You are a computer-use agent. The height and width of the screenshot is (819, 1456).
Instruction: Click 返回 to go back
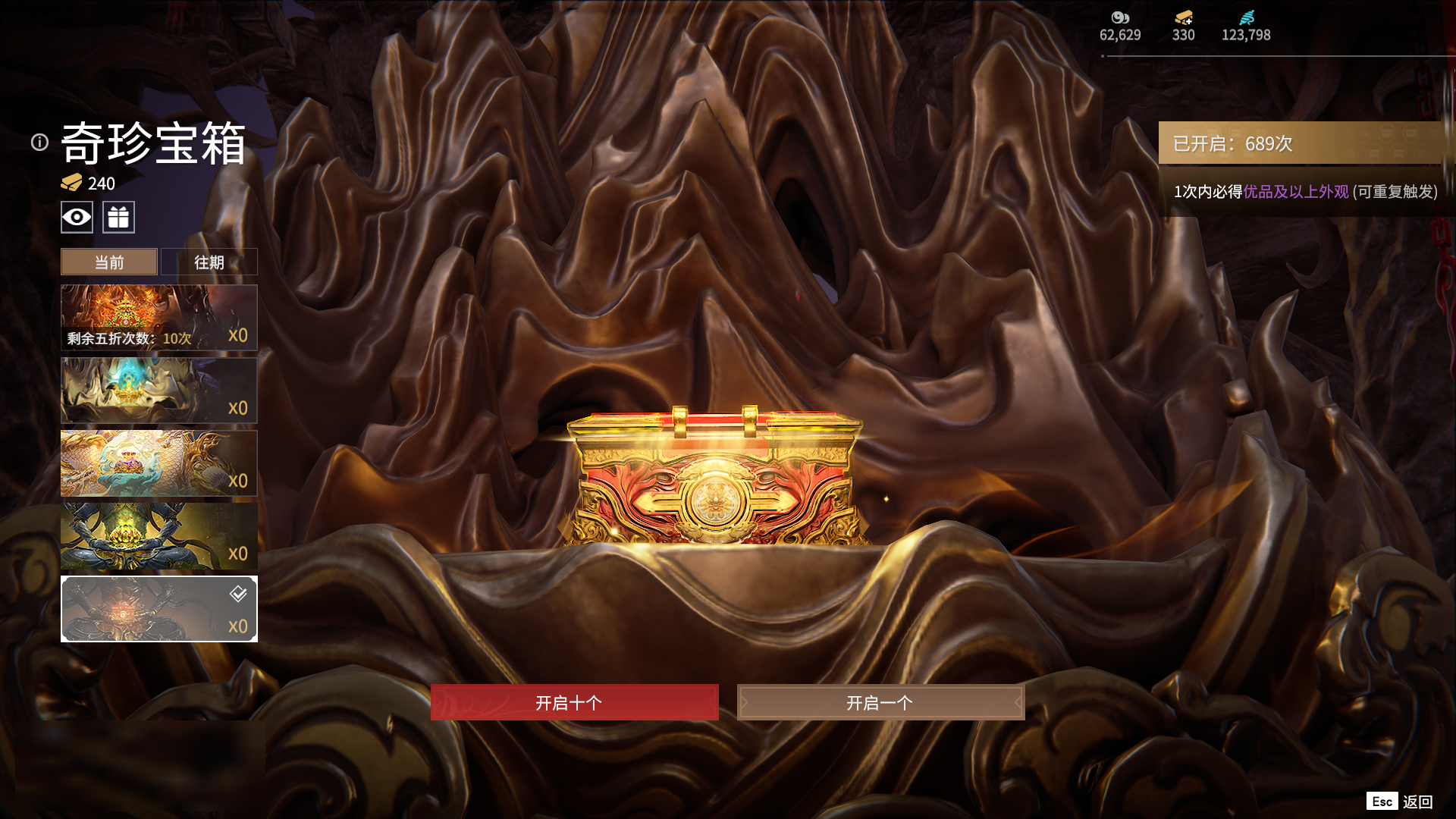click(1417, 802)
